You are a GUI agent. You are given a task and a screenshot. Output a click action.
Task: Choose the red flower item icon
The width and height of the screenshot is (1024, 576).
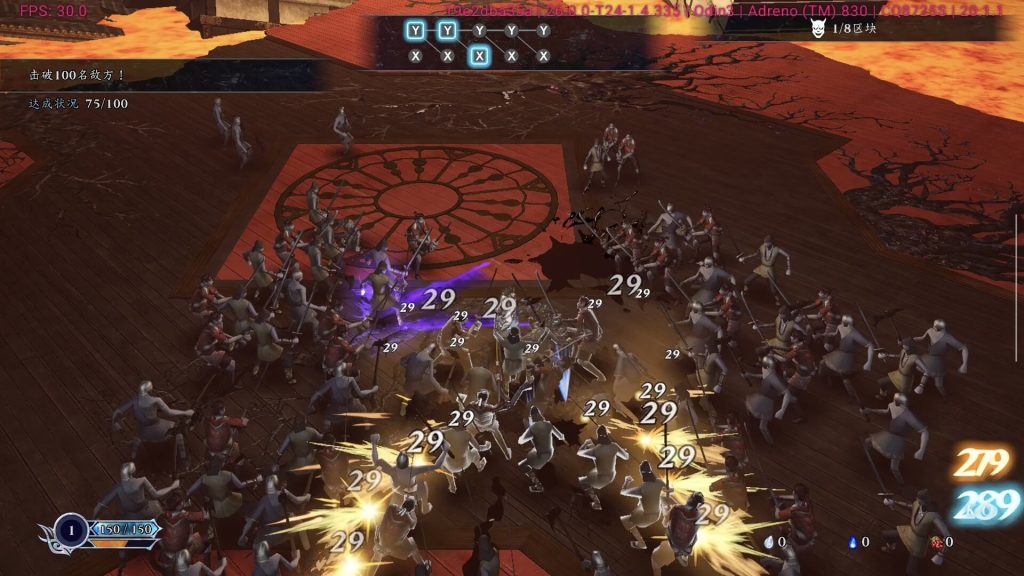pos(936,542)
